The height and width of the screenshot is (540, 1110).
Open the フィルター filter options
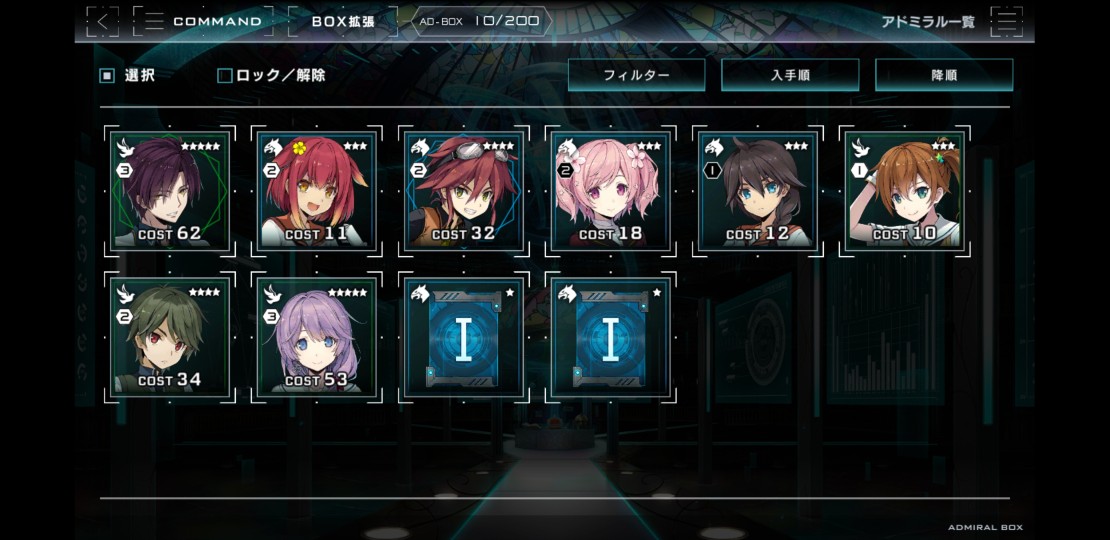tap(636, 75)
